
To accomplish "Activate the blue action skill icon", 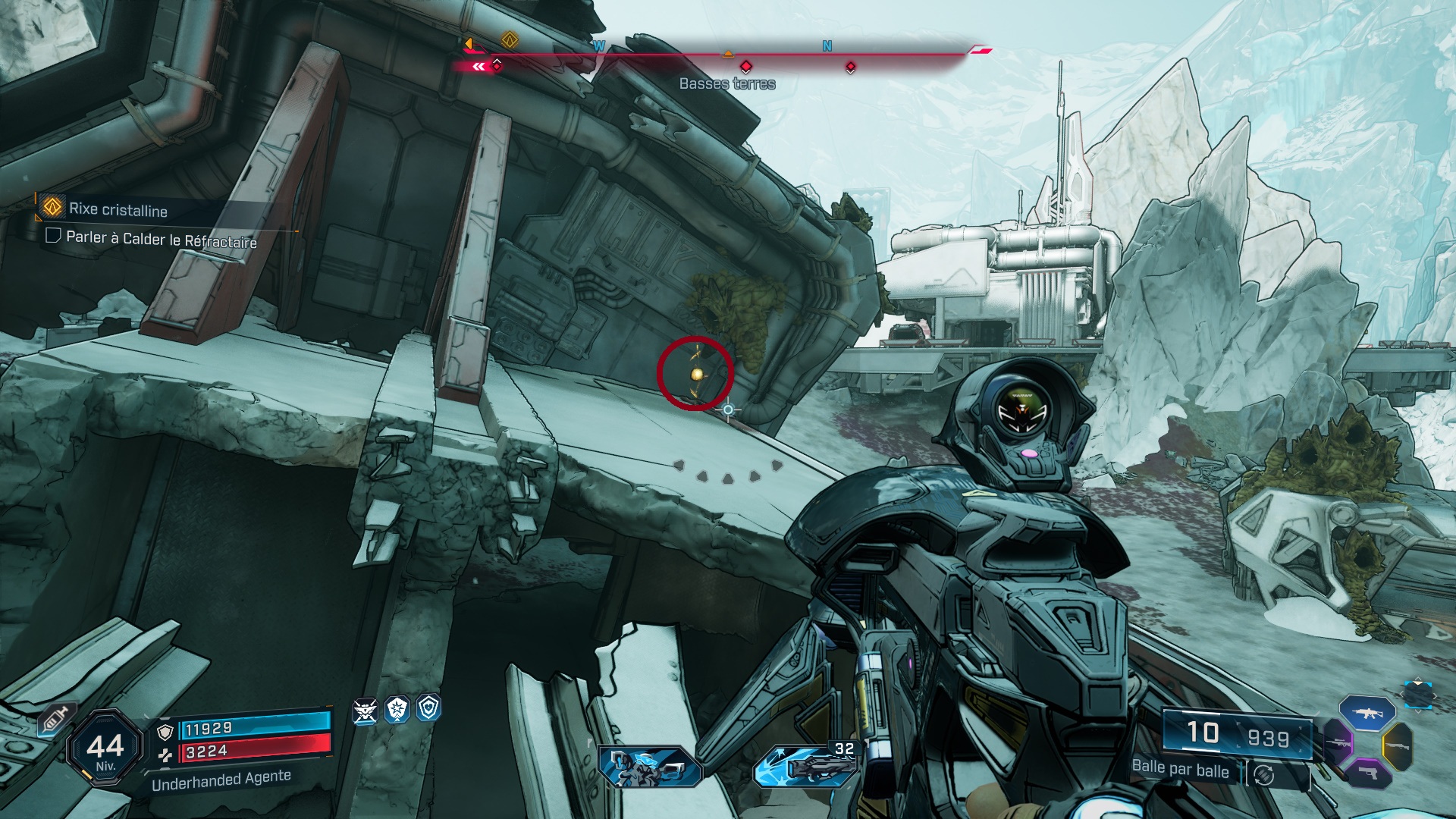I will pyautogui.click(x=649, y=766).
